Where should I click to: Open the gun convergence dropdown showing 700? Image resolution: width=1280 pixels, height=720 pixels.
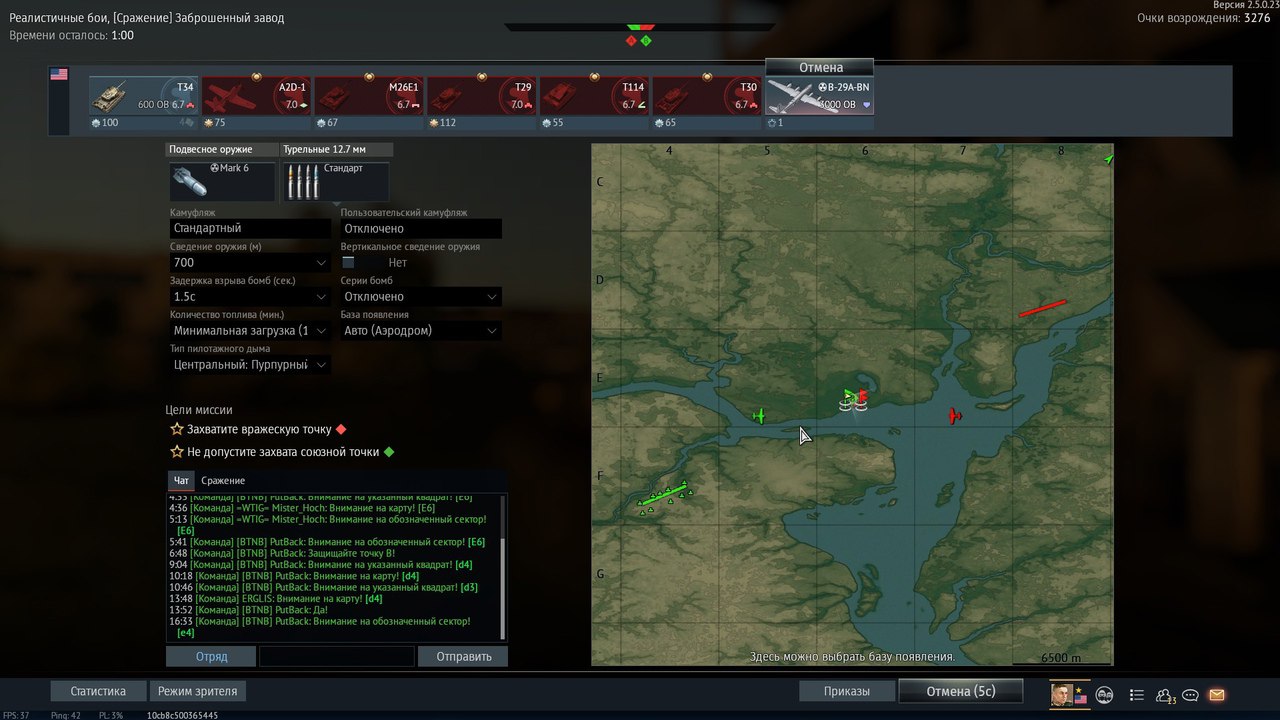click(250, 262)
